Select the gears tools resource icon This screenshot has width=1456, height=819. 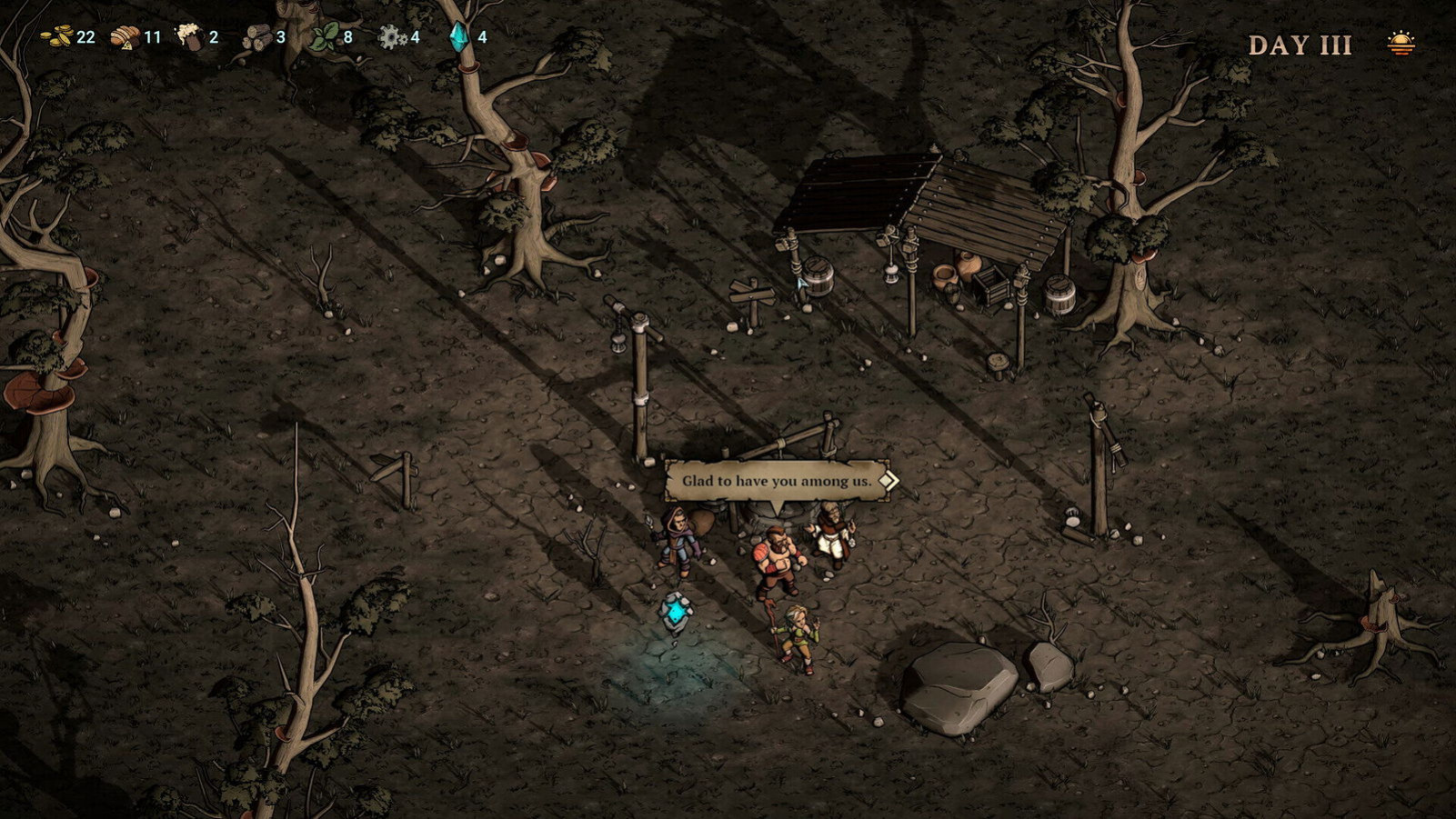coord(393,35)
